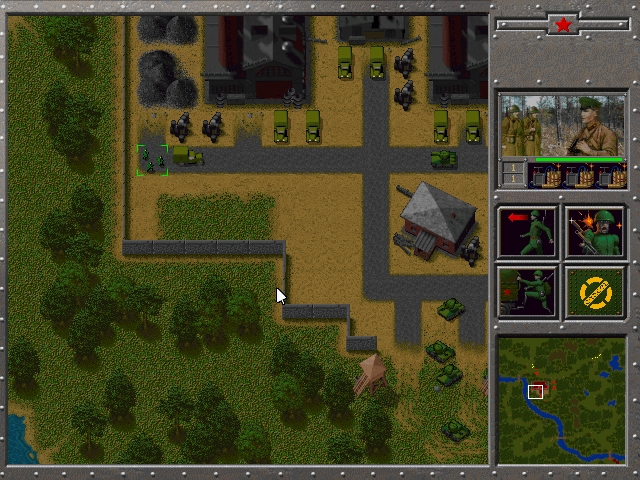Click the yellow crossed-circle command icon
This screenshot has height=480, width=640.
(x=596, y=291)
